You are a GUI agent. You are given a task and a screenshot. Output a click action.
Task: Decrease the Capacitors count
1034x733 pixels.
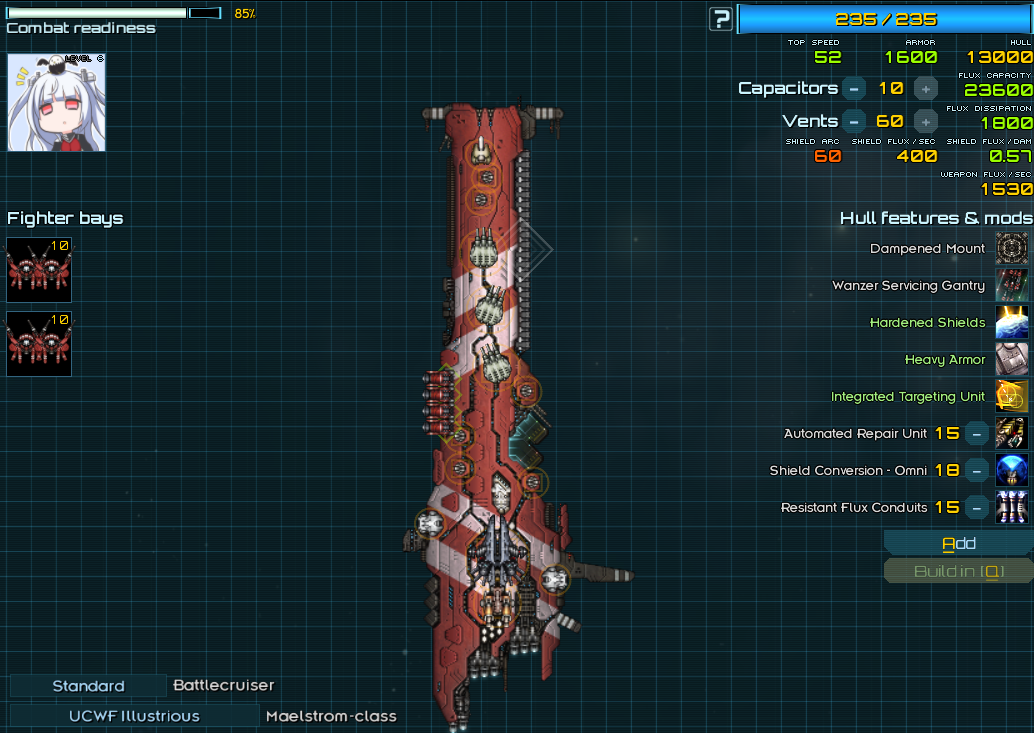[853, 88]
